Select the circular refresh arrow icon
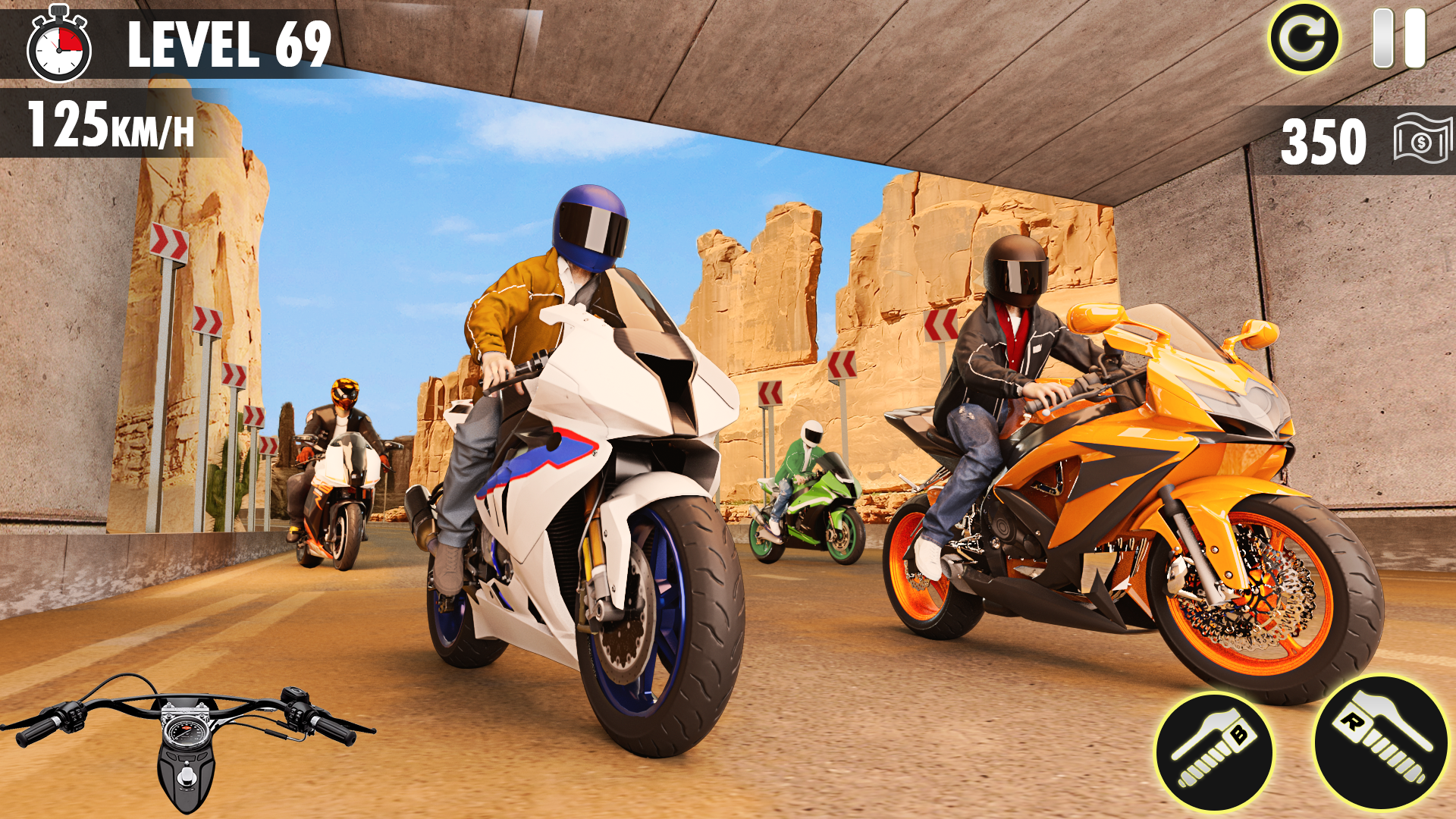 pos(1307,38)
